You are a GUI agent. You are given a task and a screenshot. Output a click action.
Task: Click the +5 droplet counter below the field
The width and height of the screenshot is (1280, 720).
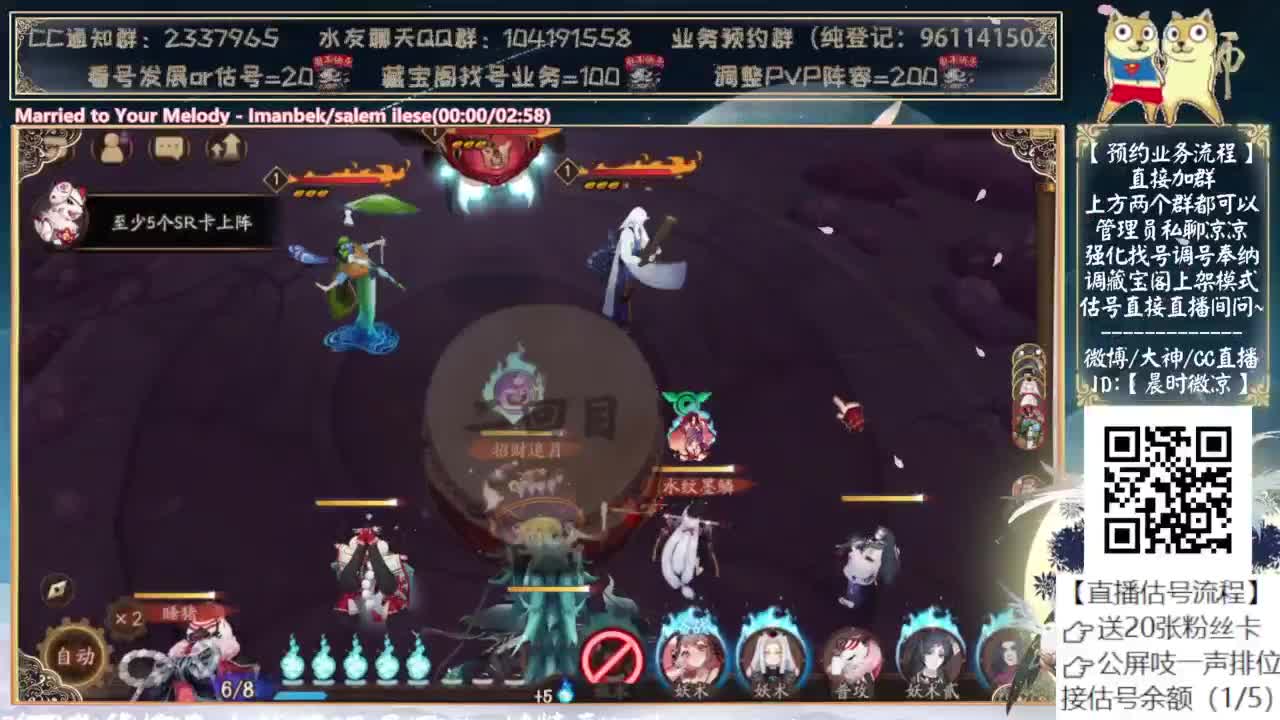coord(546,690)
